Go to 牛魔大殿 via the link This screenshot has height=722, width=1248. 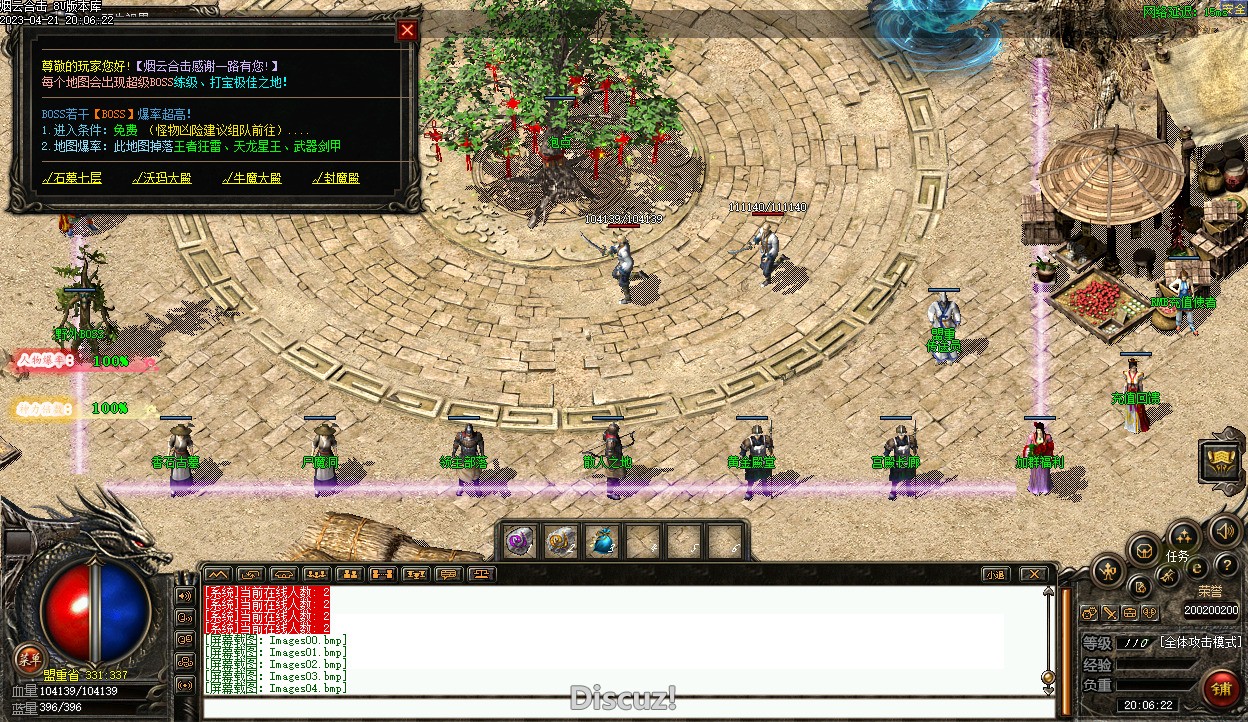click(x=251, y=179)
